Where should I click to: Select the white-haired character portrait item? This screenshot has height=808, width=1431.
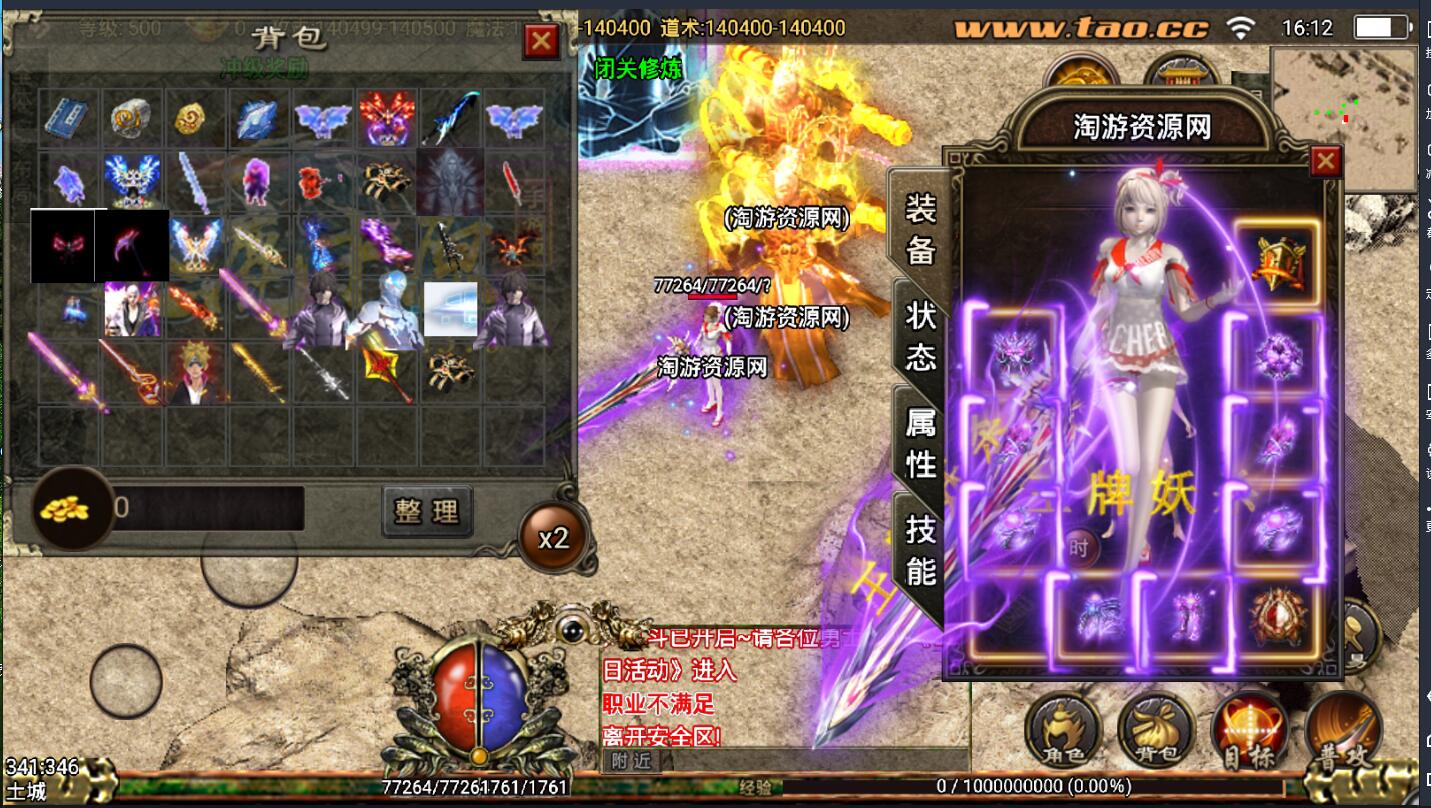(x=132, y=309)
